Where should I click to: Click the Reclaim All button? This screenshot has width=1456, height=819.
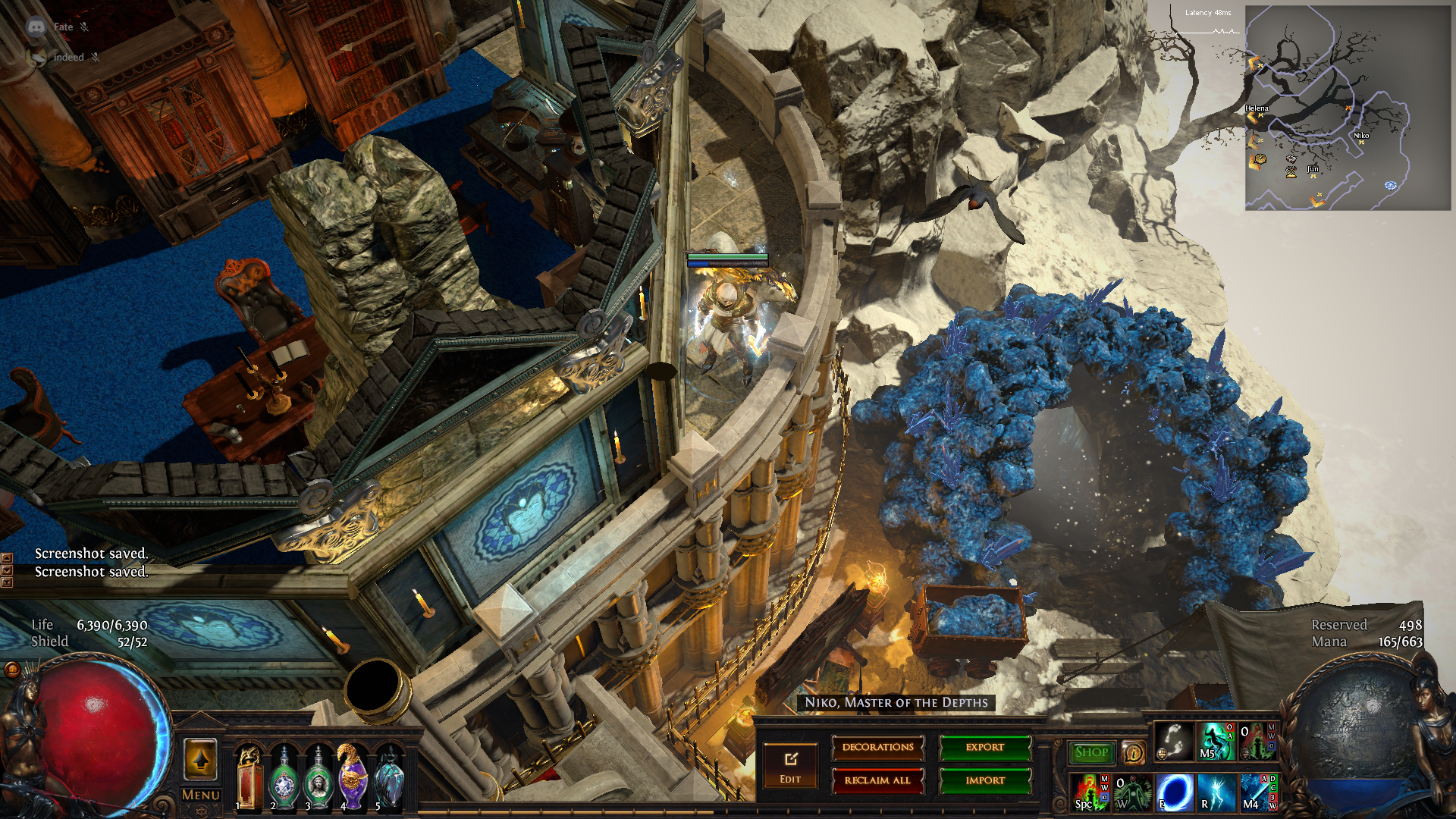[x=877, y=780]
